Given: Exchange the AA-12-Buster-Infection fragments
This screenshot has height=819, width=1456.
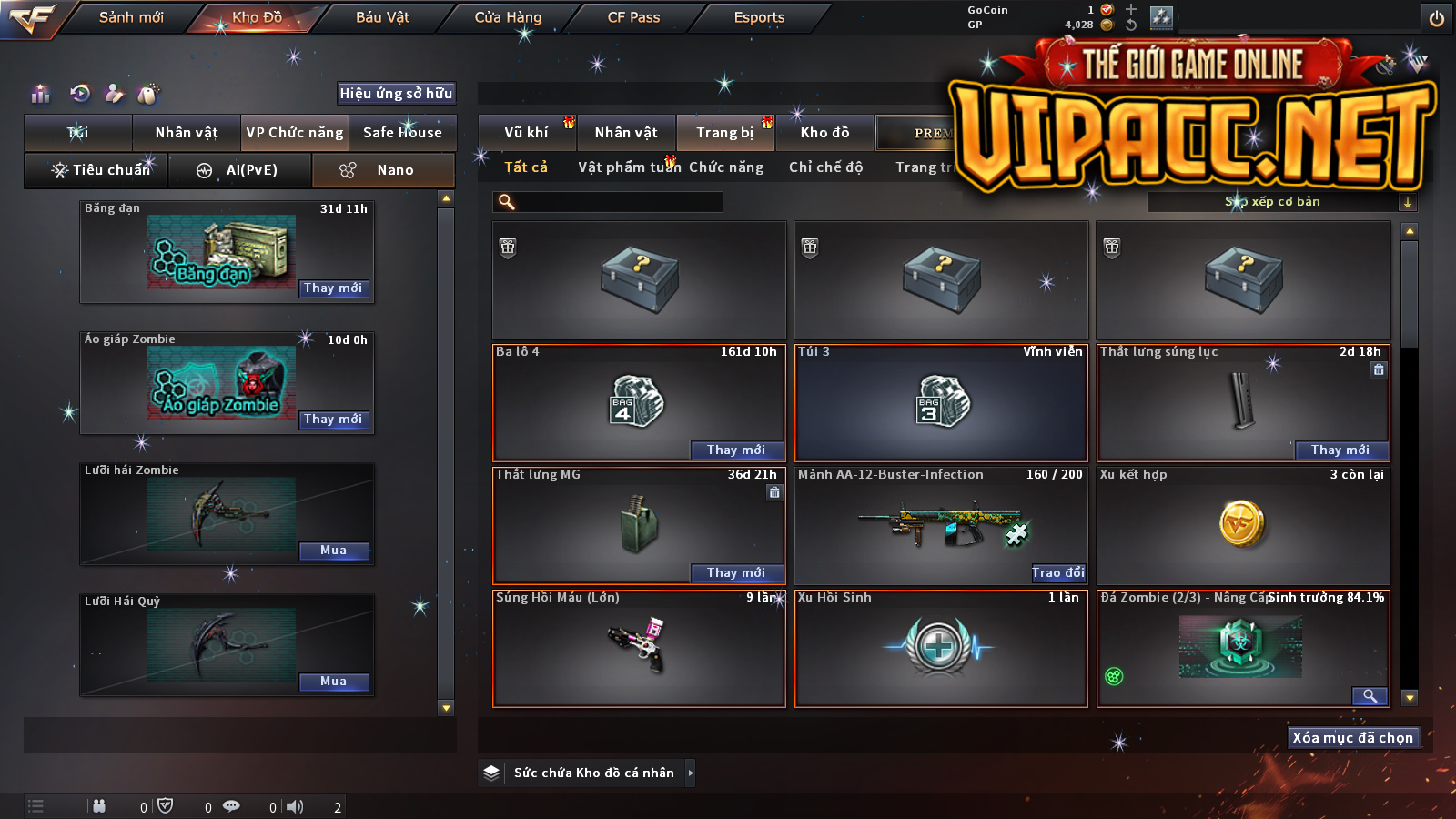Looking at the screenshot, I should coord(1057,573).
